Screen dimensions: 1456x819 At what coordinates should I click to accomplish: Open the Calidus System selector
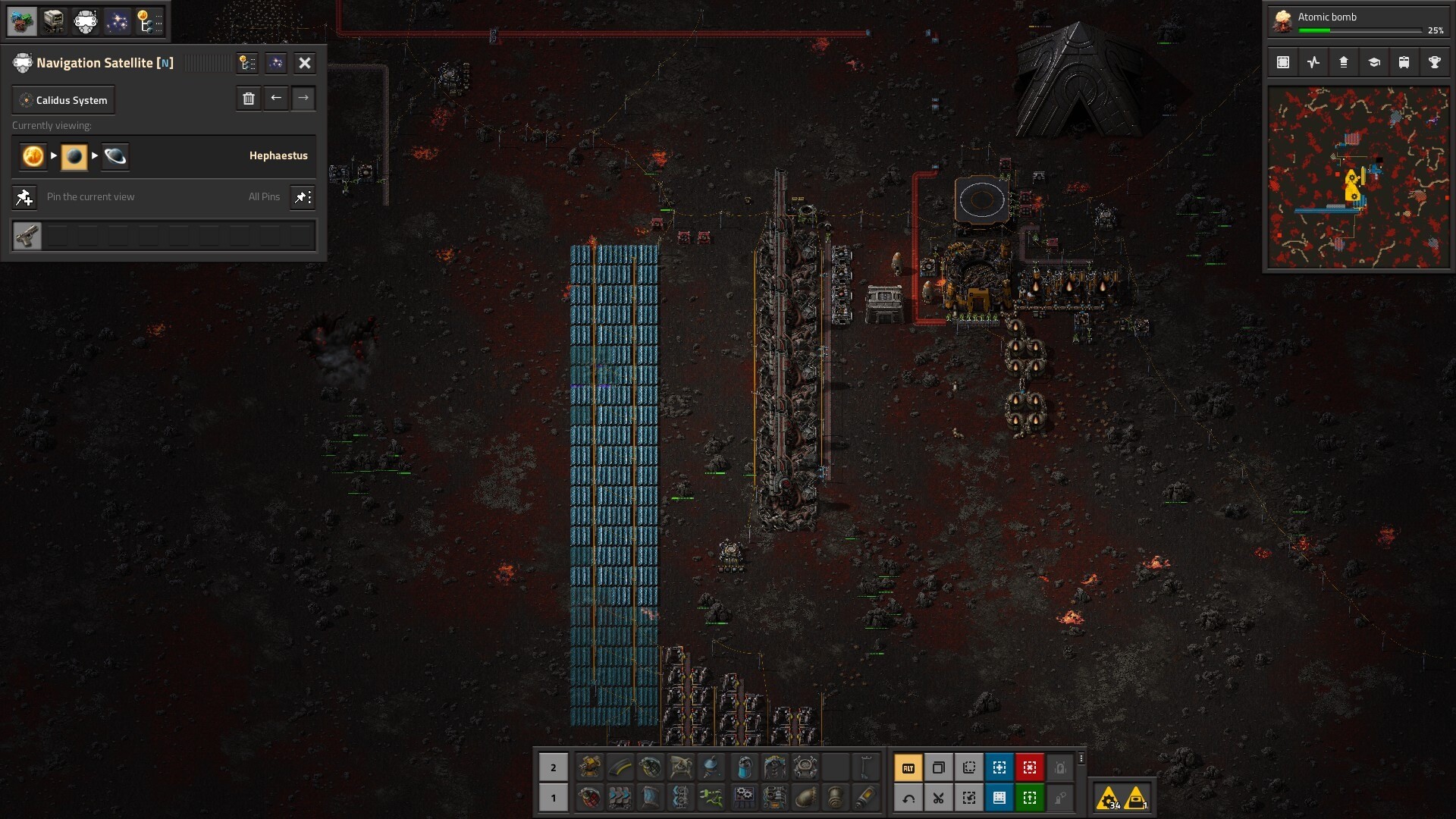click(64, 100)
